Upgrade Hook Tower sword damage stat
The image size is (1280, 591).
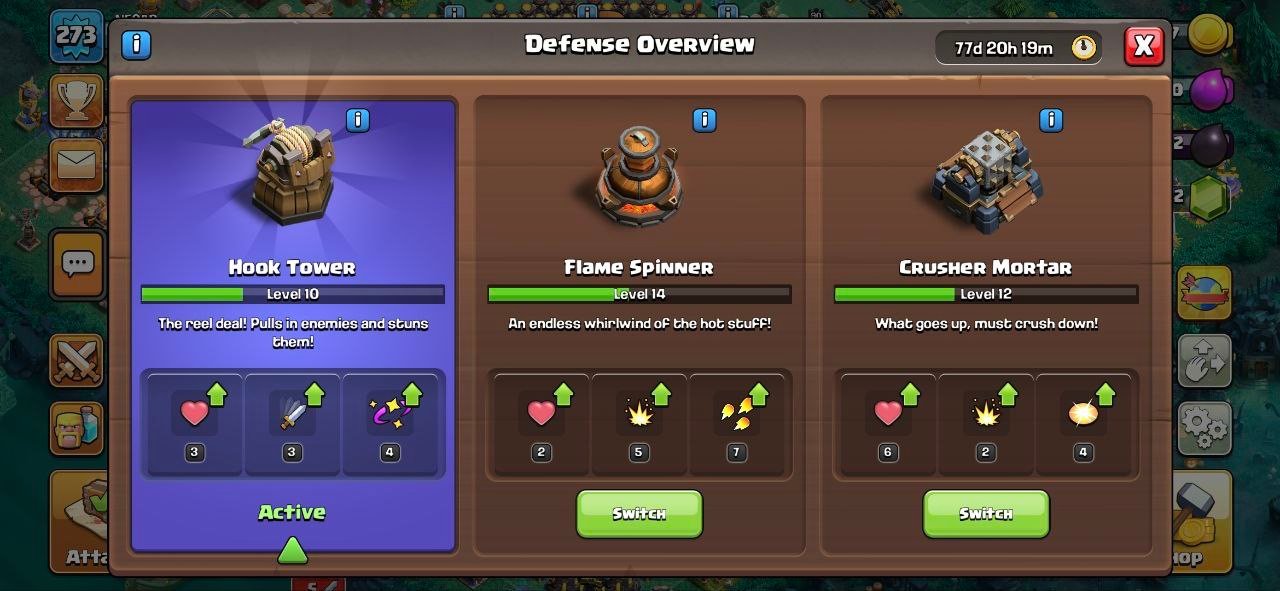click(293, 422)
